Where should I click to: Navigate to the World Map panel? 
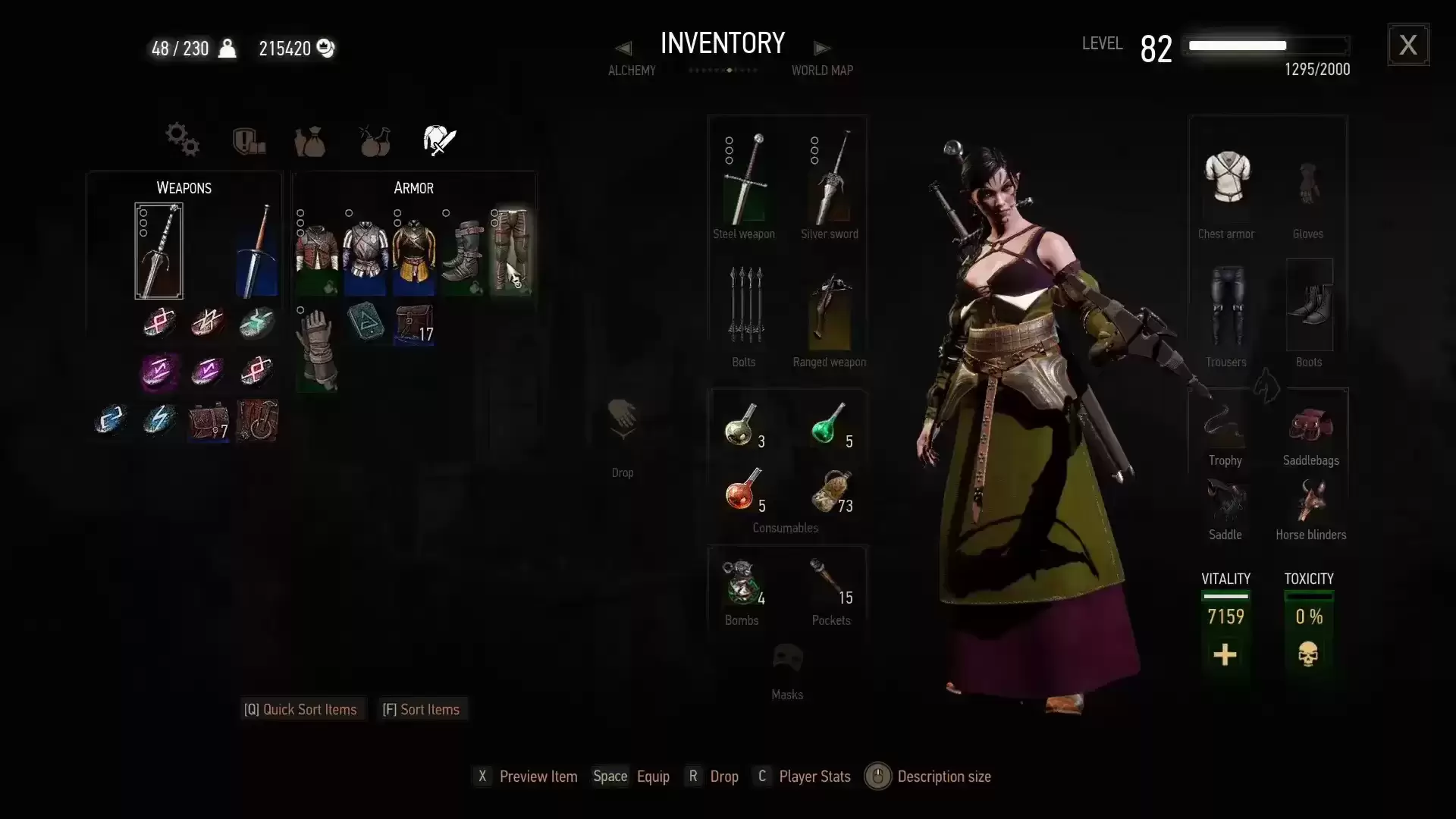click(x=823, y=48)
